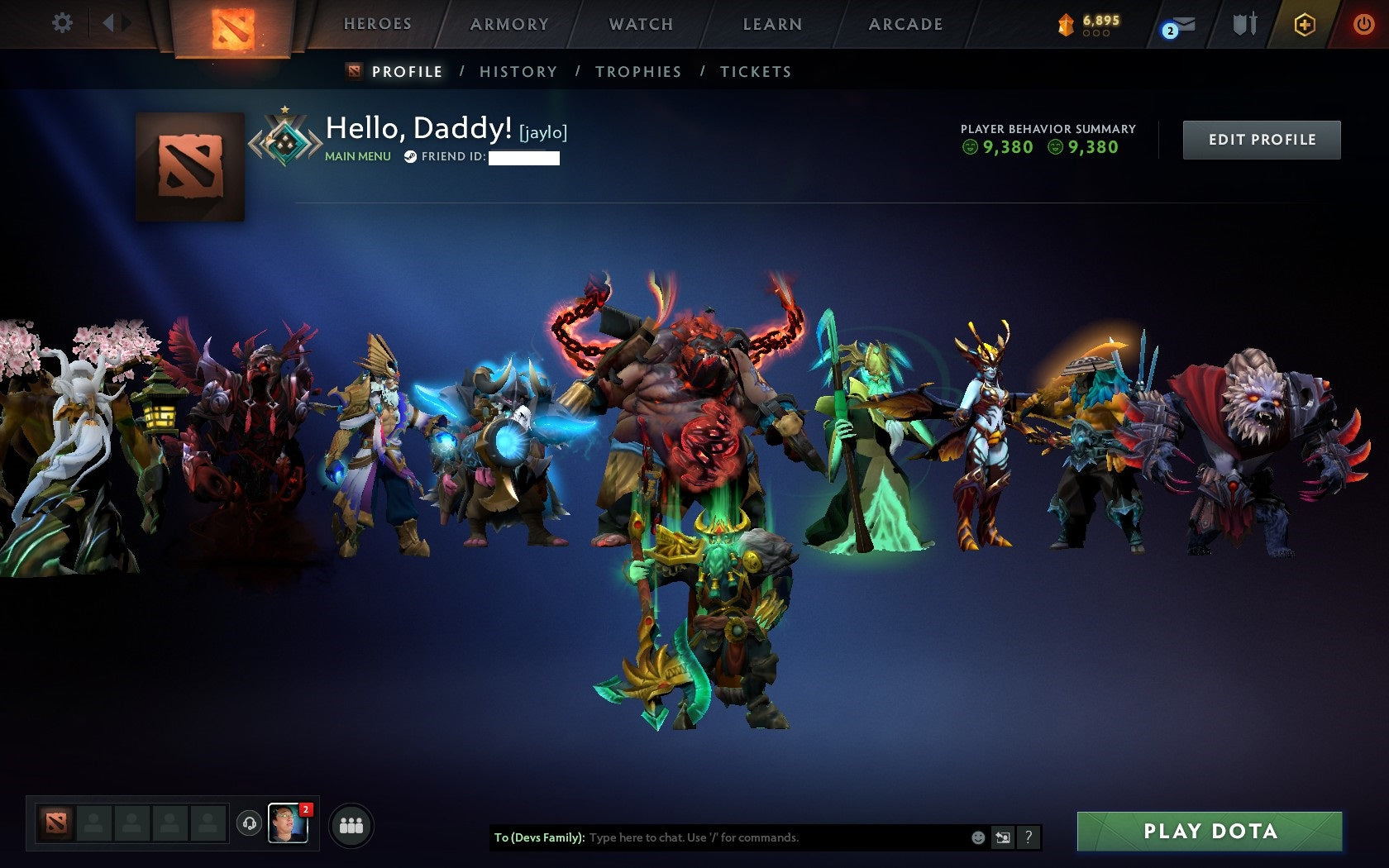Click the back navigation arrow toggle
Image resolution: width=1389 pixels, height=868 pixels.
pos(107,23)
